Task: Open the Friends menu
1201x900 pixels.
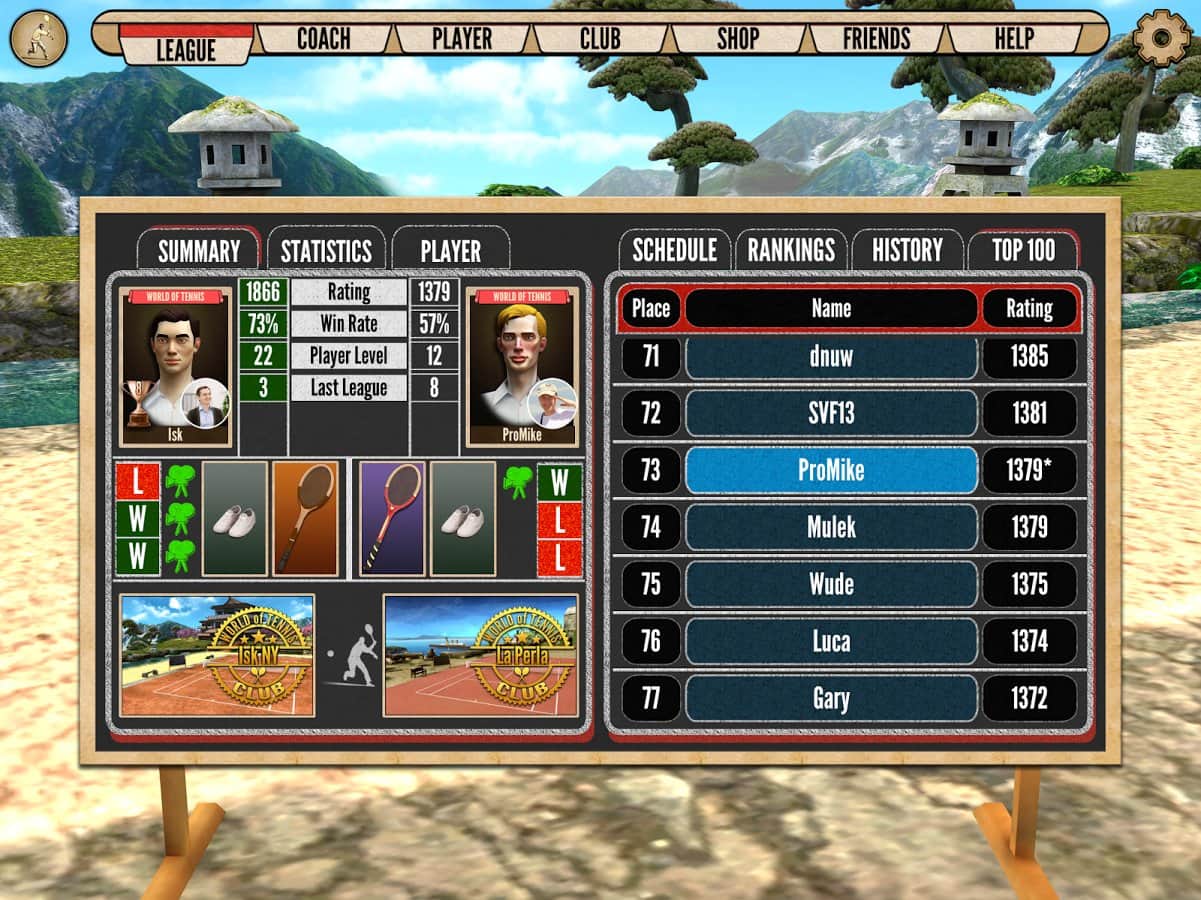Action: coord(876,39)
